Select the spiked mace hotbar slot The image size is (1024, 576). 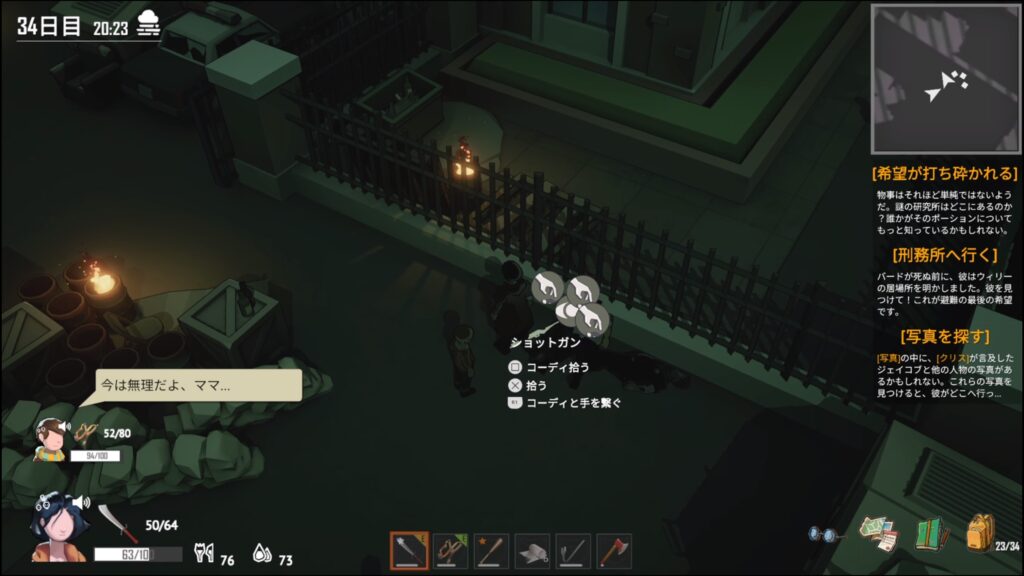(x=409, y=550)
